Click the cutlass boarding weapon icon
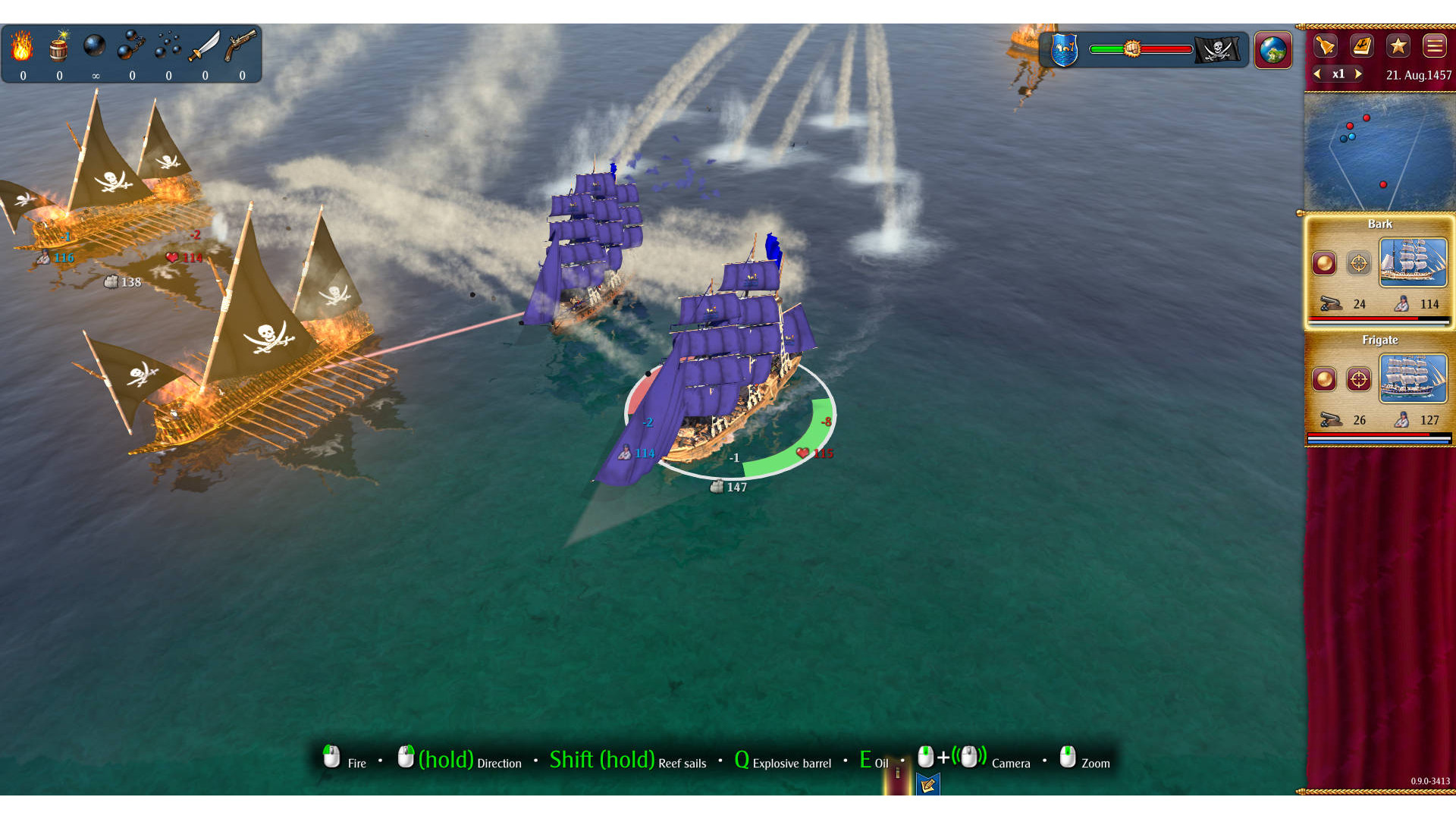The height and width of the screenshot is (819, 1456). coord(204,47)
